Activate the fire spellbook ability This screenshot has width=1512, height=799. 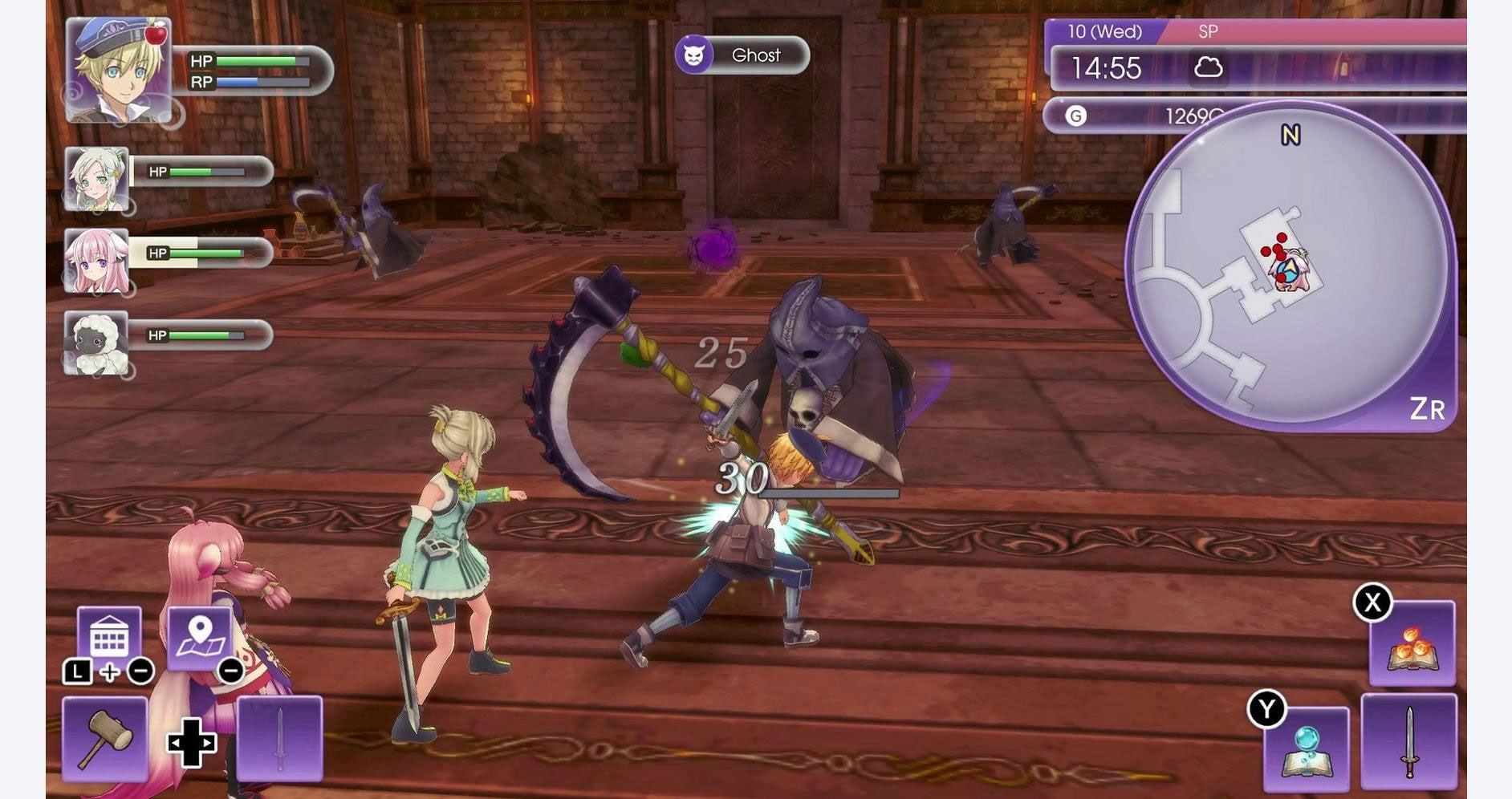1412,643
